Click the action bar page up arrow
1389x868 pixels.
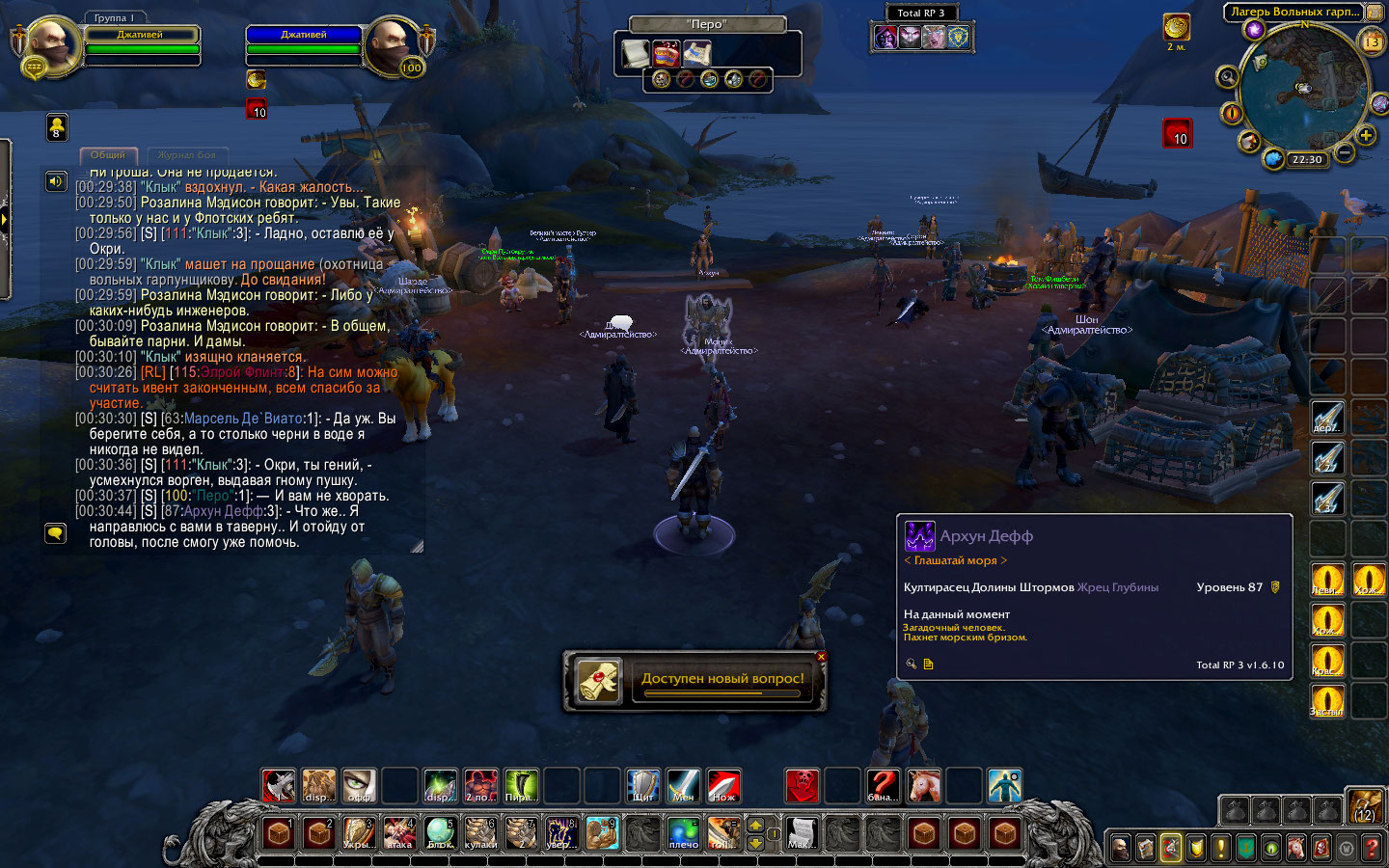tap(755, 825)
